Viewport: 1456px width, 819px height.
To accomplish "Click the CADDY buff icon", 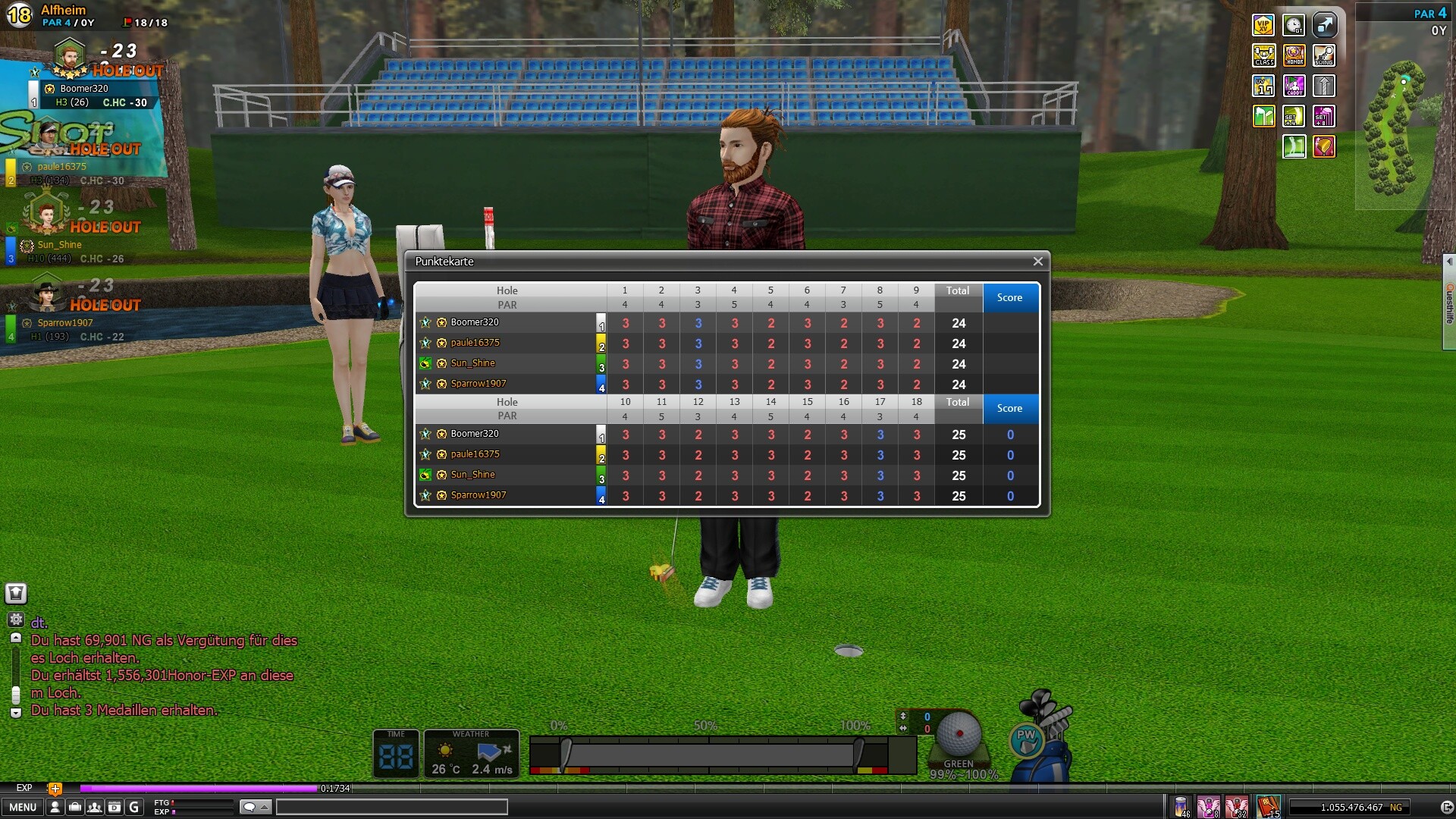I will coord(1294,86).
